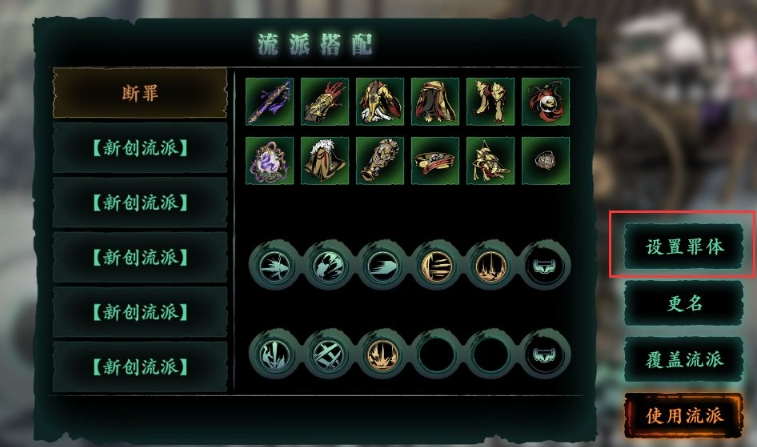Pick the golden horizontal slashes skill
757x447 pixels.
[x=435, y=266]
